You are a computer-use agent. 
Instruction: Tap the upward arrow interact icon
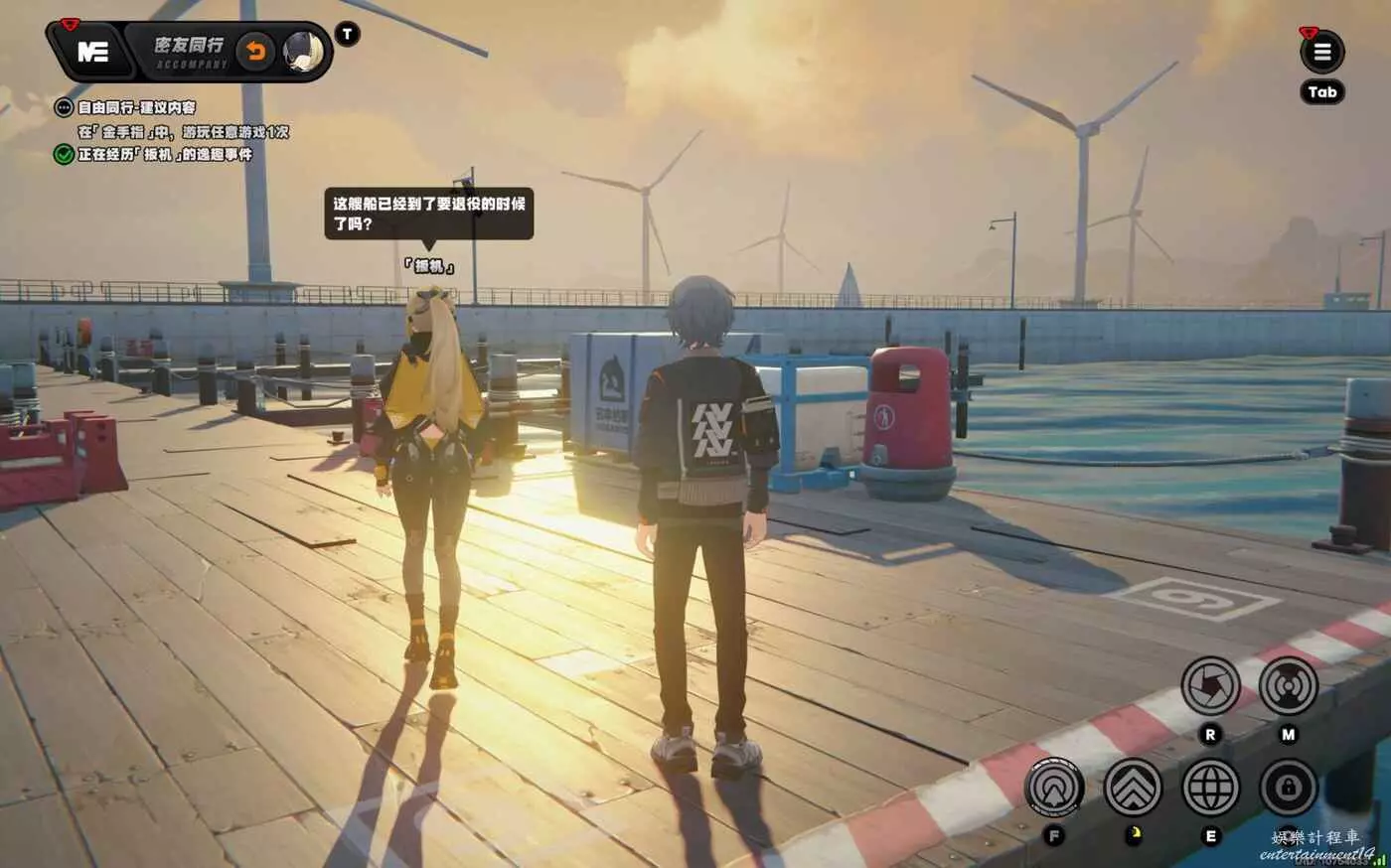pyautogui.click(x=1054, y=789)
